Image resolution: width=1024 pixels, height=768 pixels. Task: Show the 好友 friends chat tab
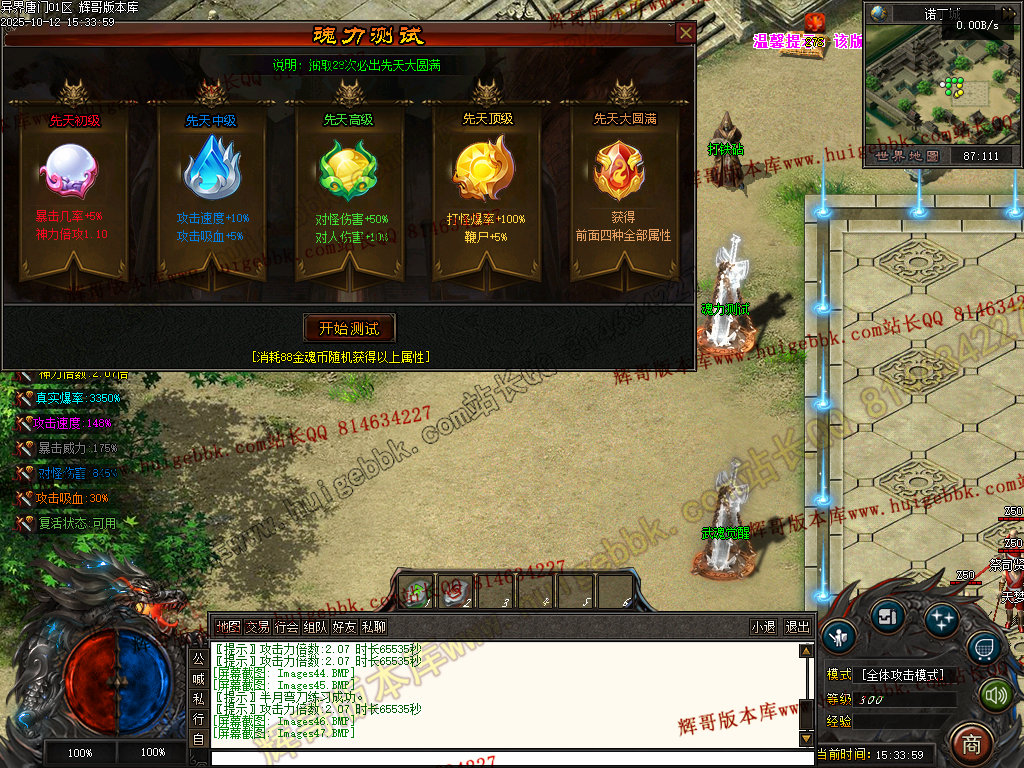[x=345, y=627]
